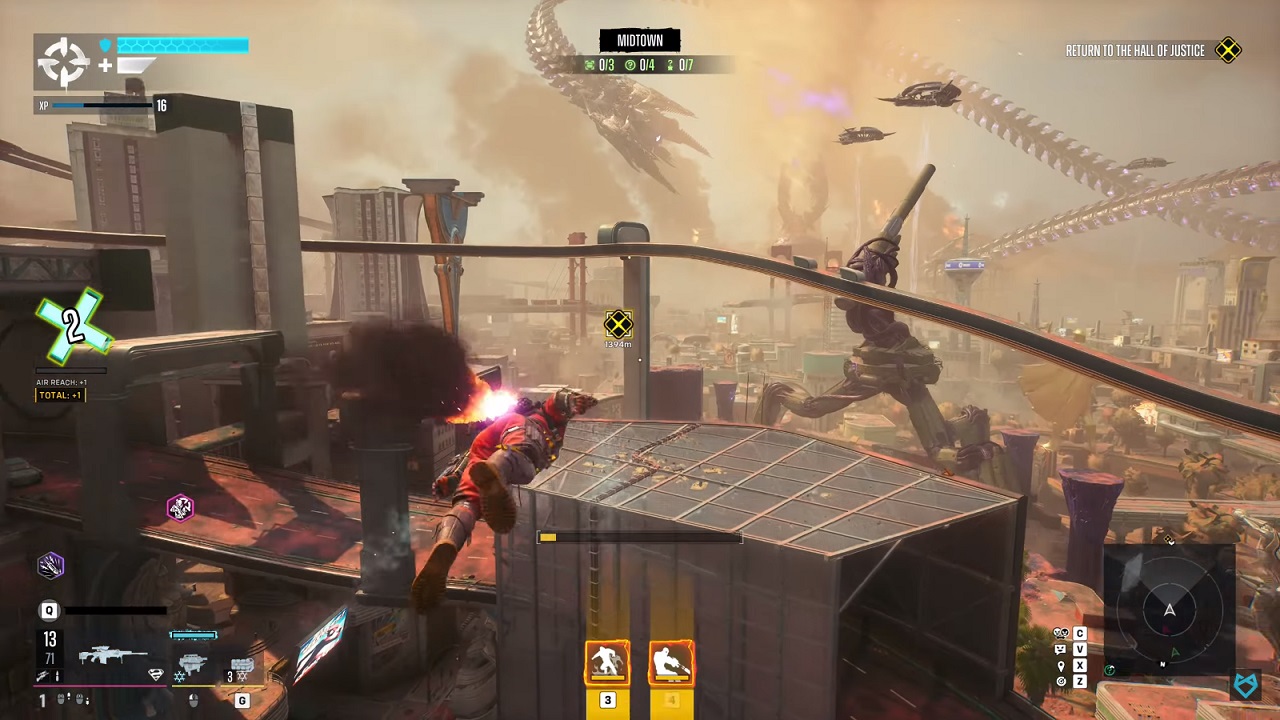1280x720 pixels.
Task: Click the purple hexagon buff icon
Action: (x=51, y=566)
